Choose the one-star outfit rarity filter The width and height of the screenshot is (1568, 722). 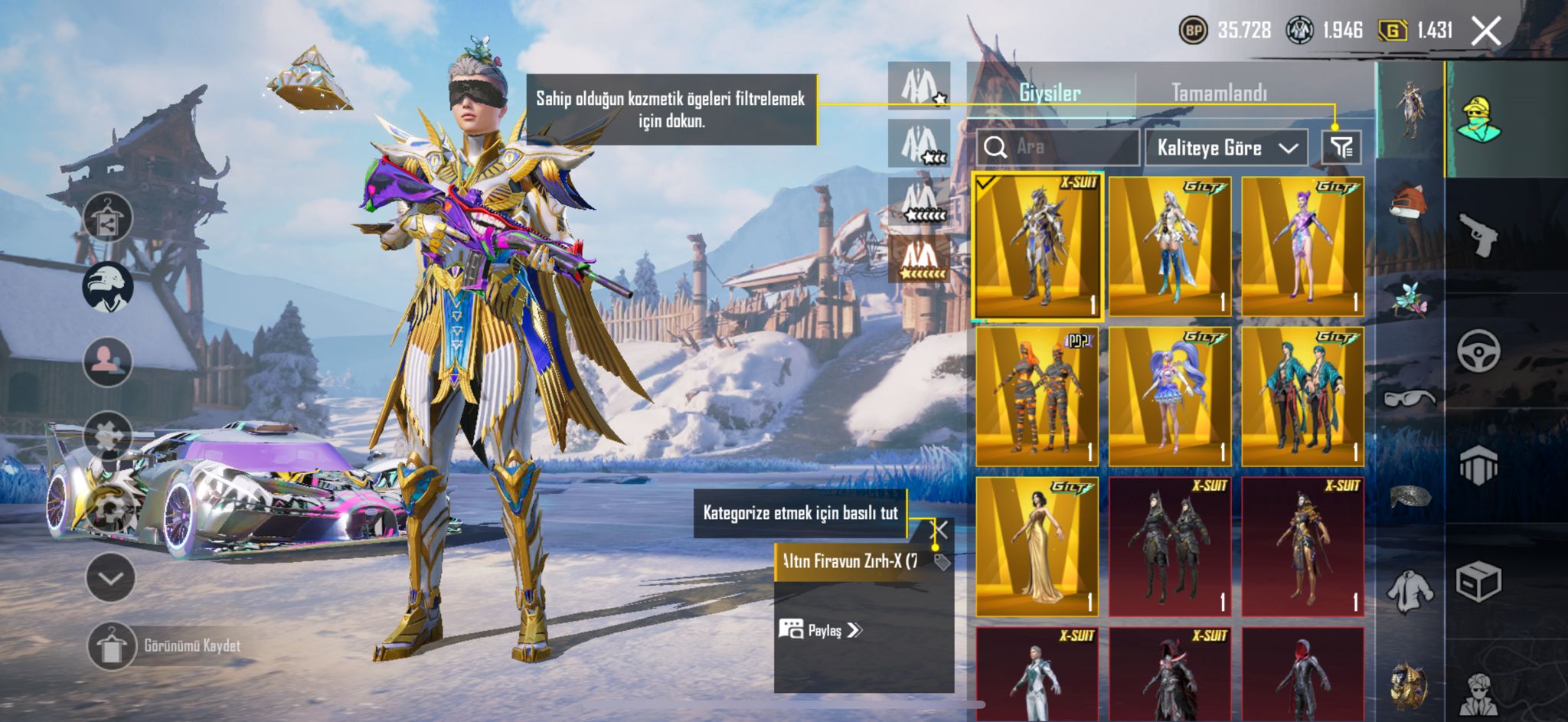point(920,86)
